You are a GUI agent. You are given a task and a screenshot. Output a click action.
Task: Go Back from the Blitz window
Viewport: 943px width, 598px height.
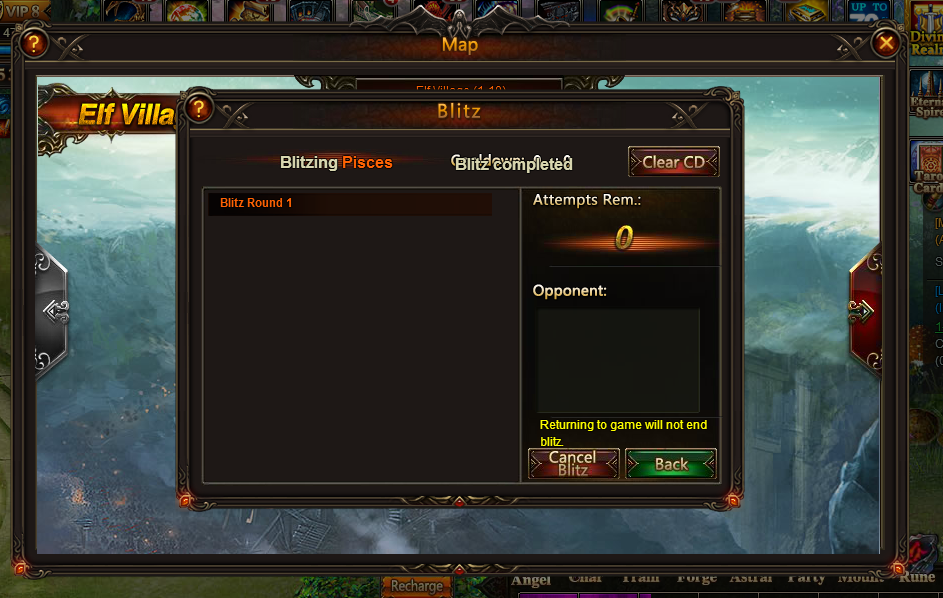click(x=671, y=464)
